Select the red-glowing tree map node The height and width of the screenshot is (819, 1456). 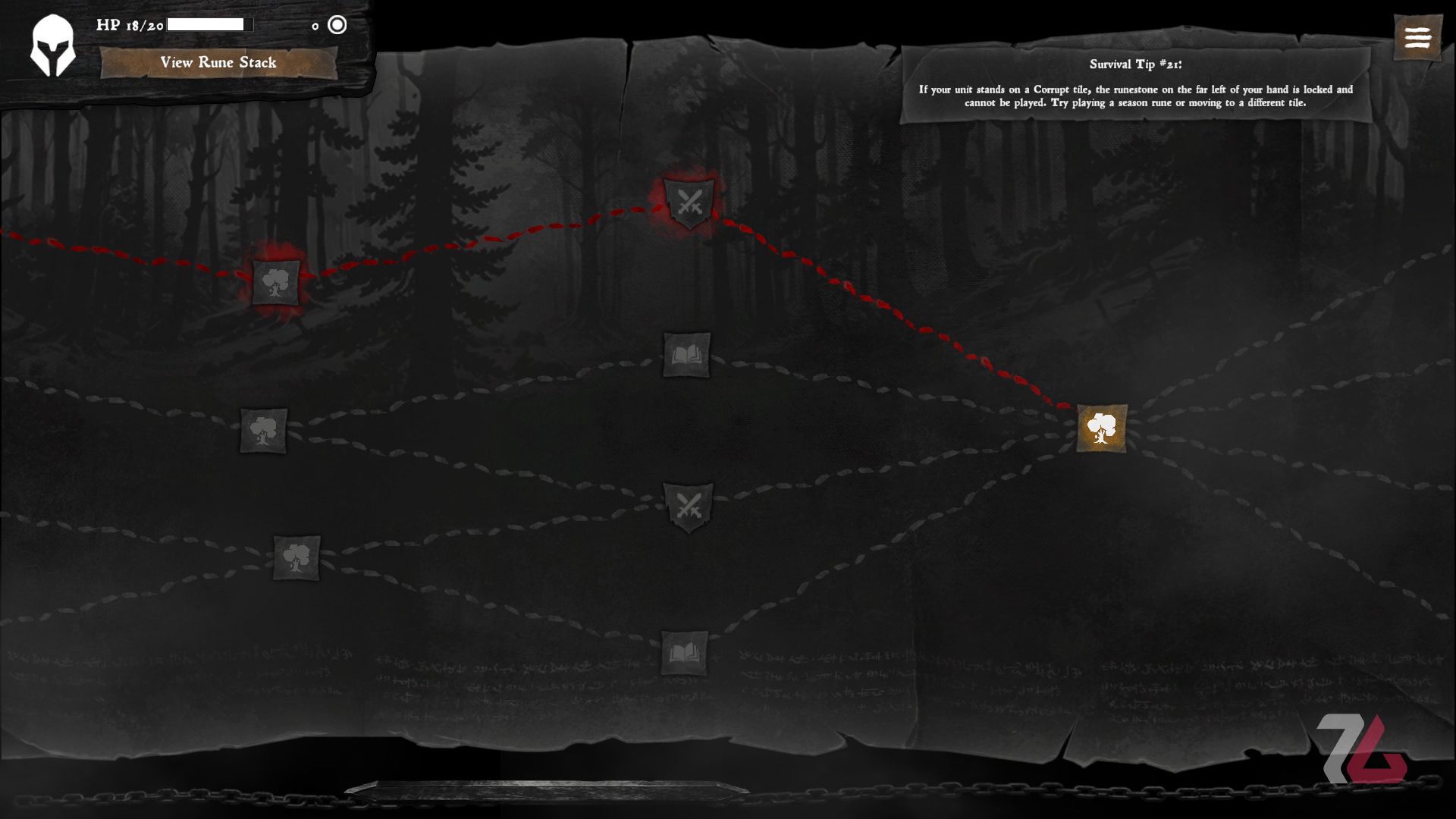click(x=275, y=283)
